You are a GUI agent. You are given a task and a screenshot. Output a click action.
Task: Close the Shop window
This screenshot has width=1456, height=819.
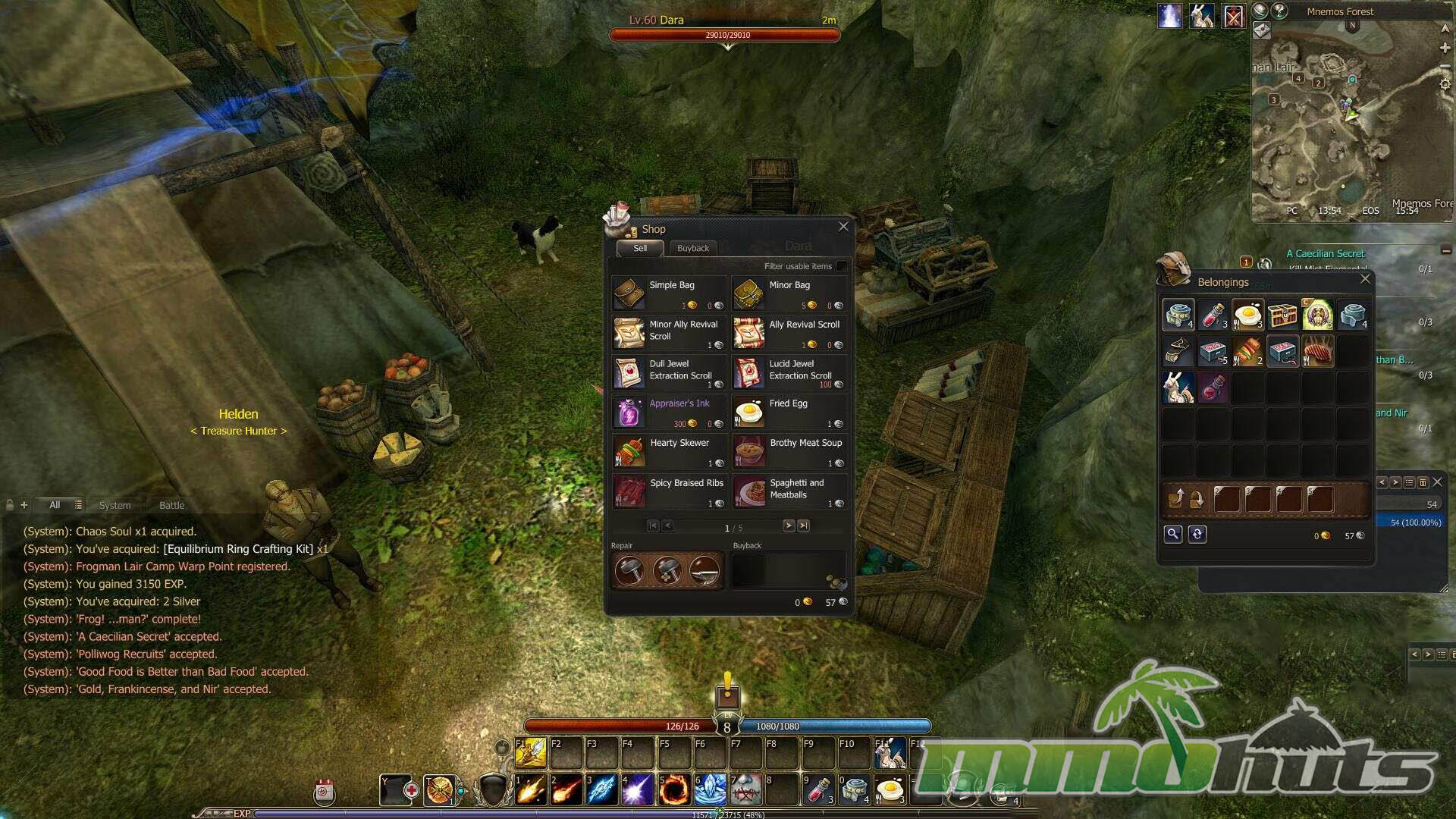point(843,227)
